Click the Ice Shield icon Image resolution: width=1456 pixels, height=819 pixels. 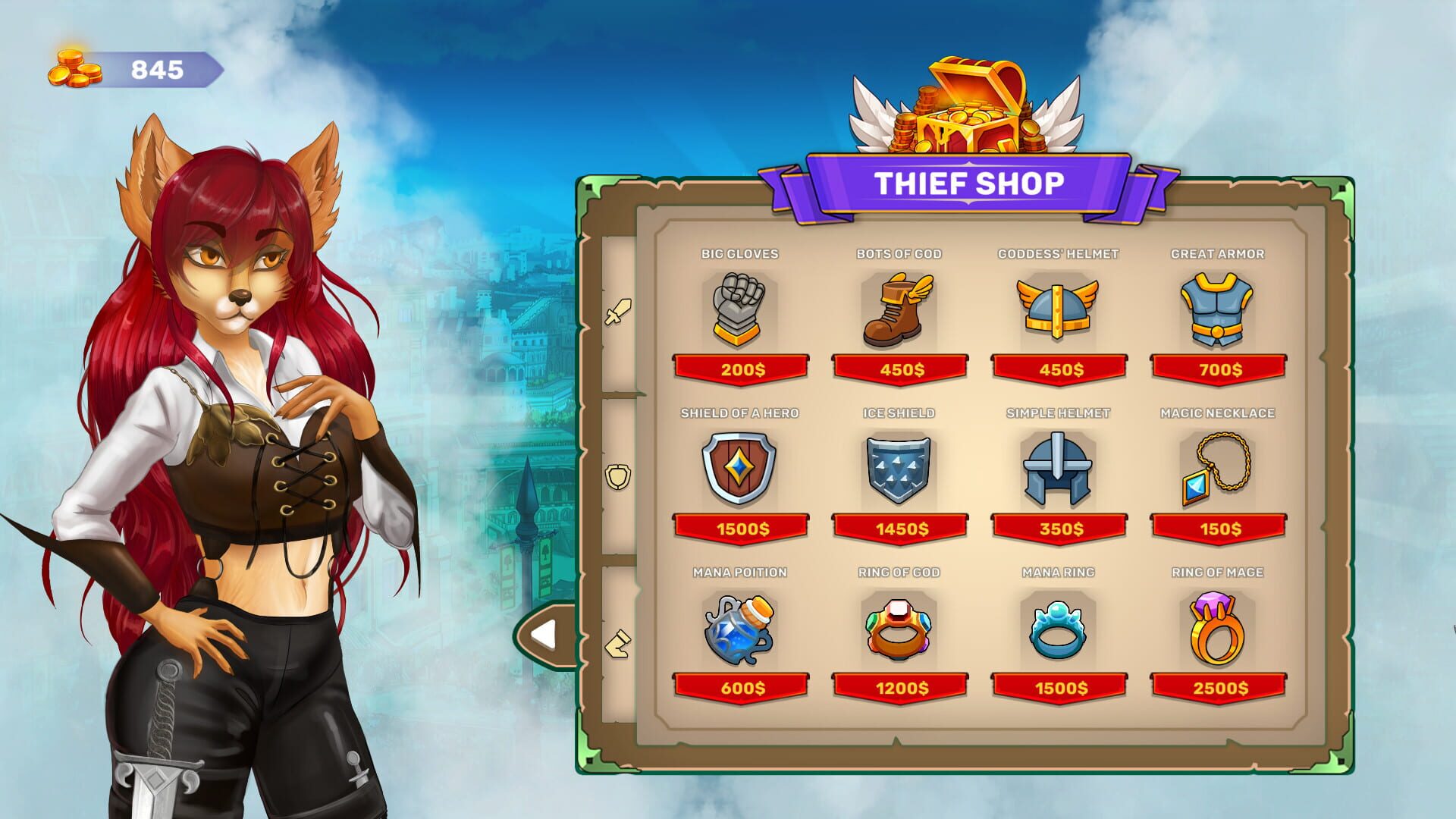point(899,469)
